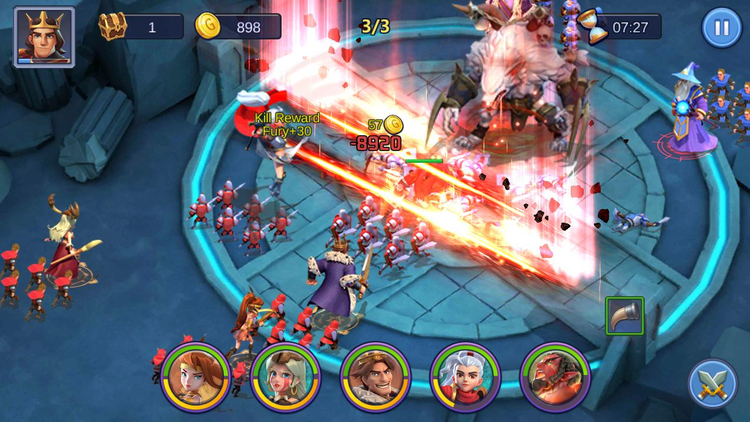Choose the blonde hero with blue headband

(285, 377)
